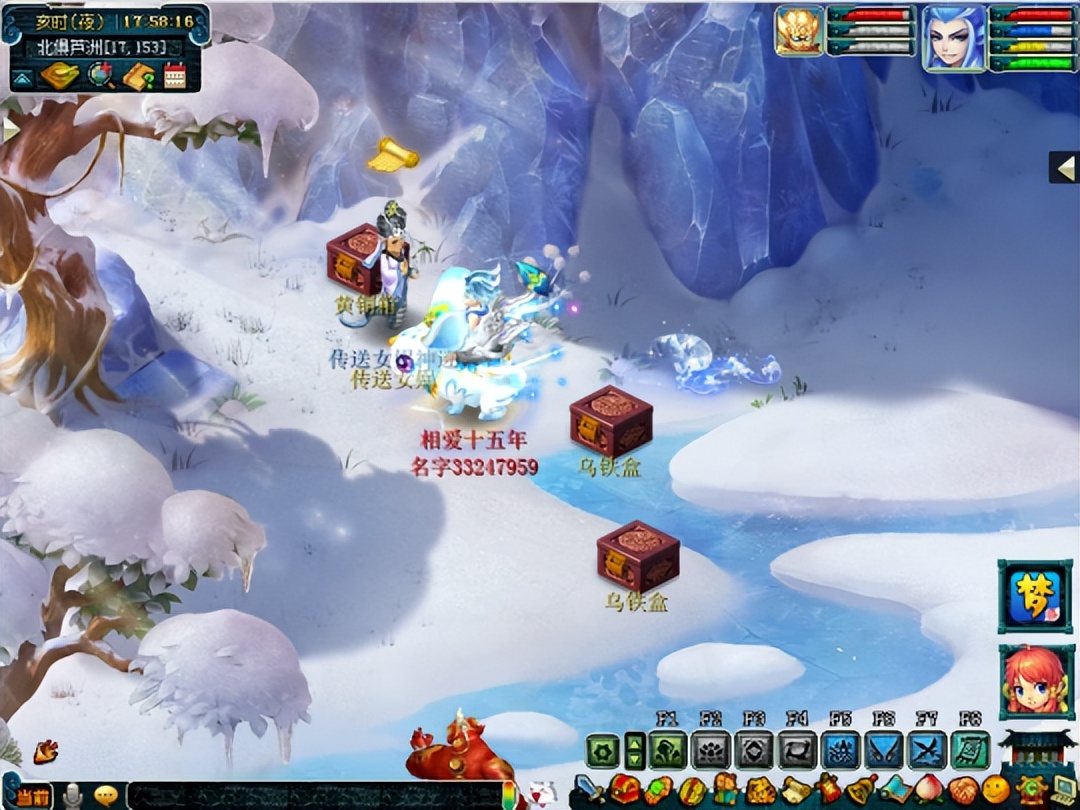
Task: Use the F8 green scroll shortcut slot
Action: [x=969, y=749]
